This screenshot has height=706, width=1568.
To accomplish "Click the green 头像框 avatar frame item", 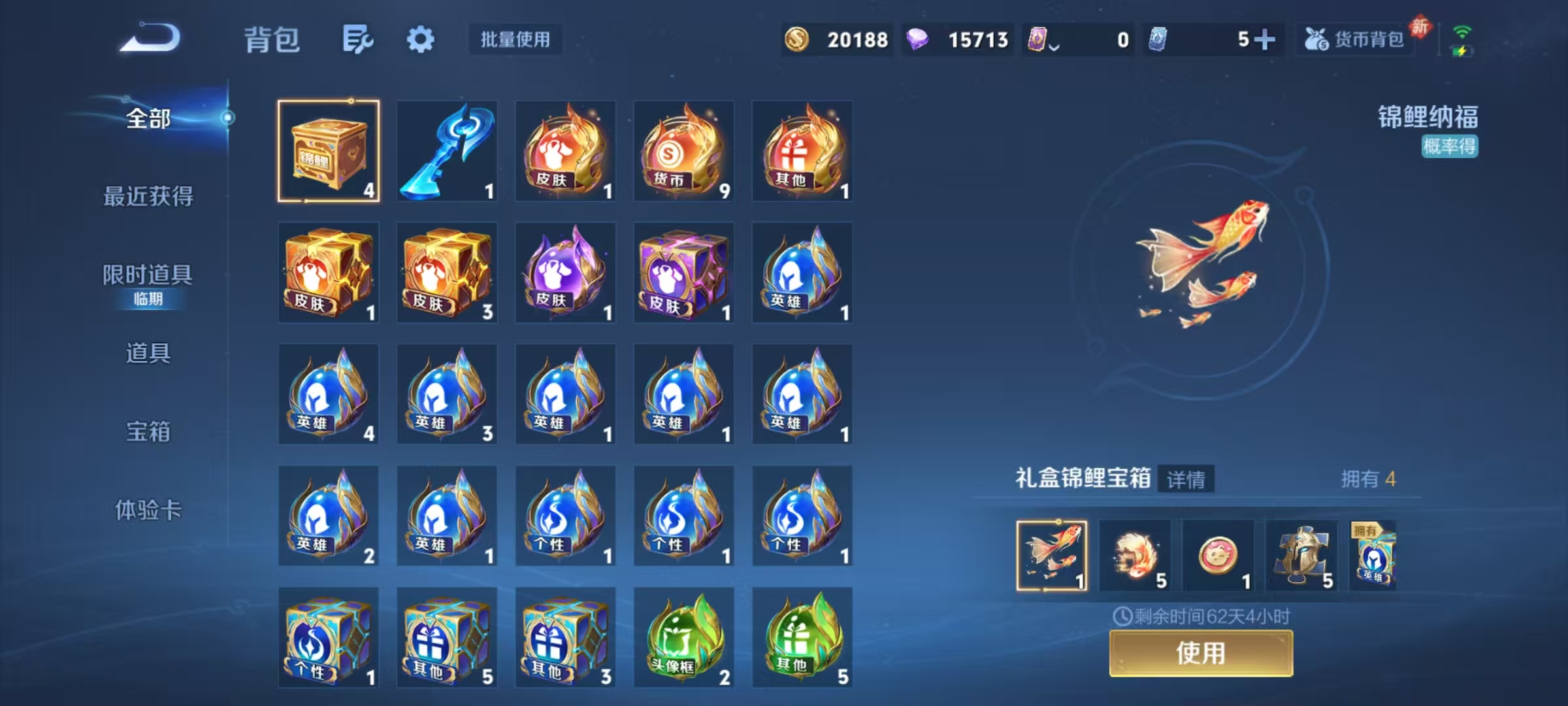I will [x=683, y=637].
